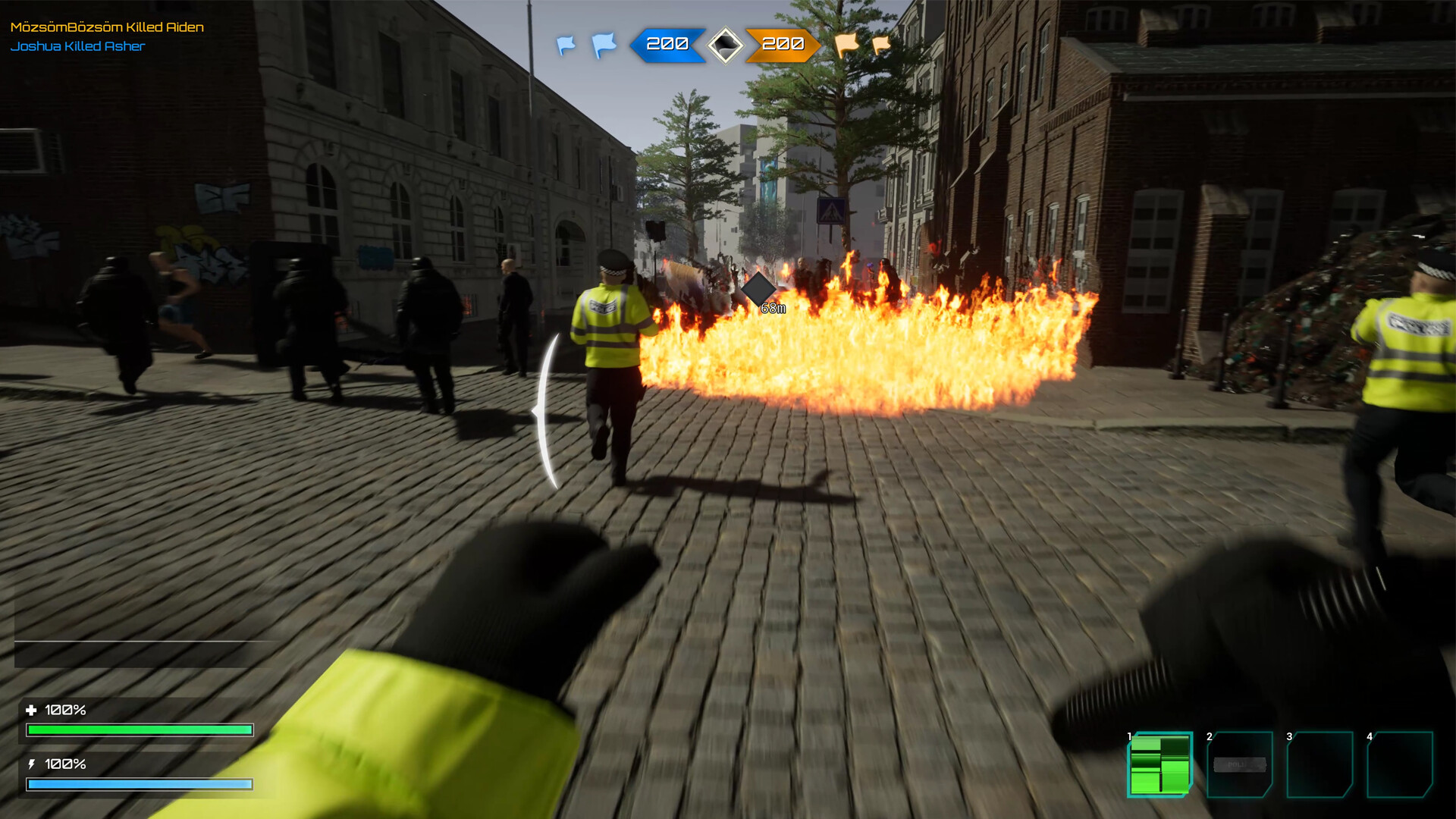Click the stamina lightning bolt icon
The width and height of the screenshot is (1456, 819).
pos(33,764)
